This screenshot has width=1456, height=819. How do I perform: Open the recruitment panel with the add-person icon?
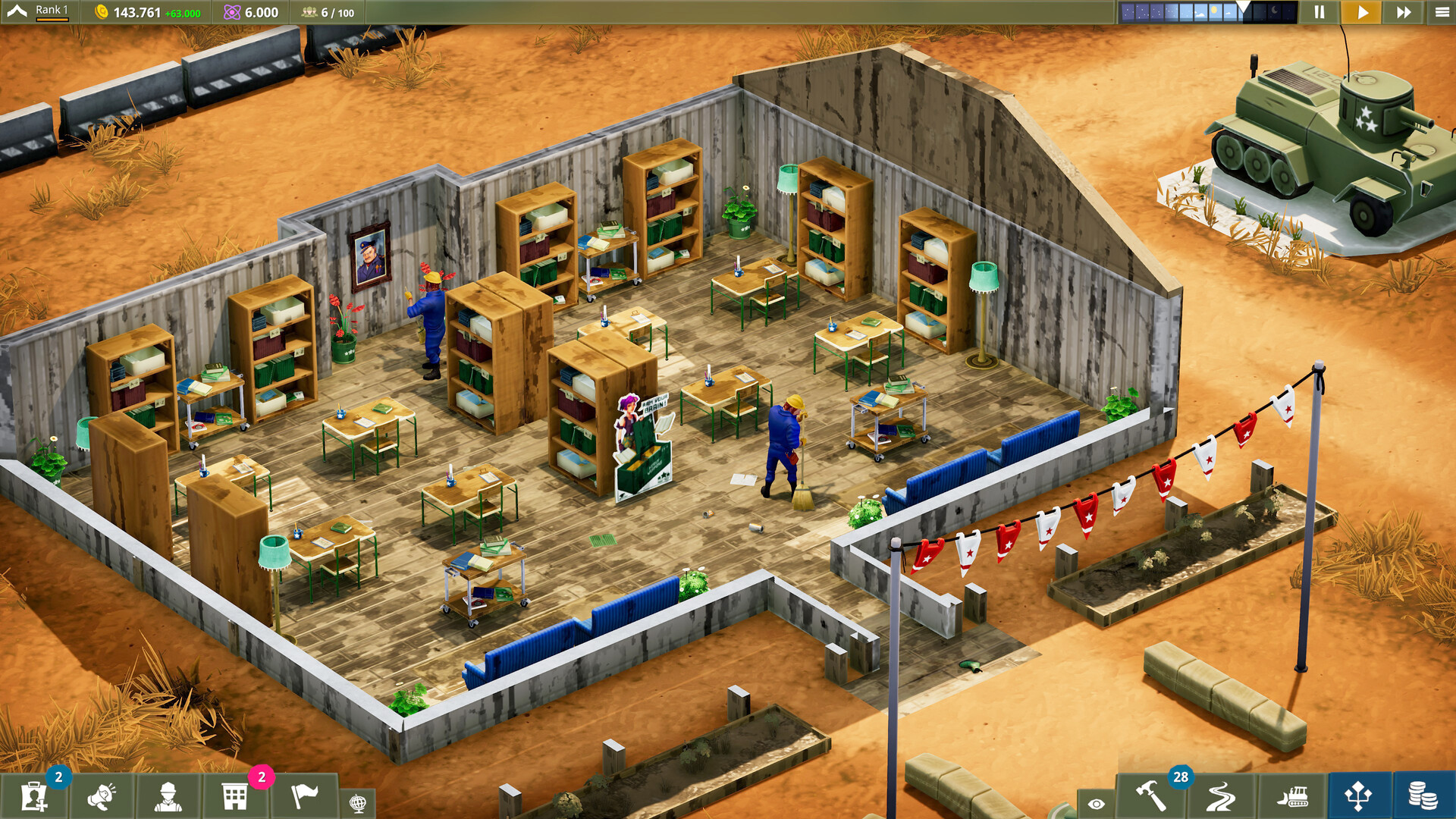click(32, 796)
